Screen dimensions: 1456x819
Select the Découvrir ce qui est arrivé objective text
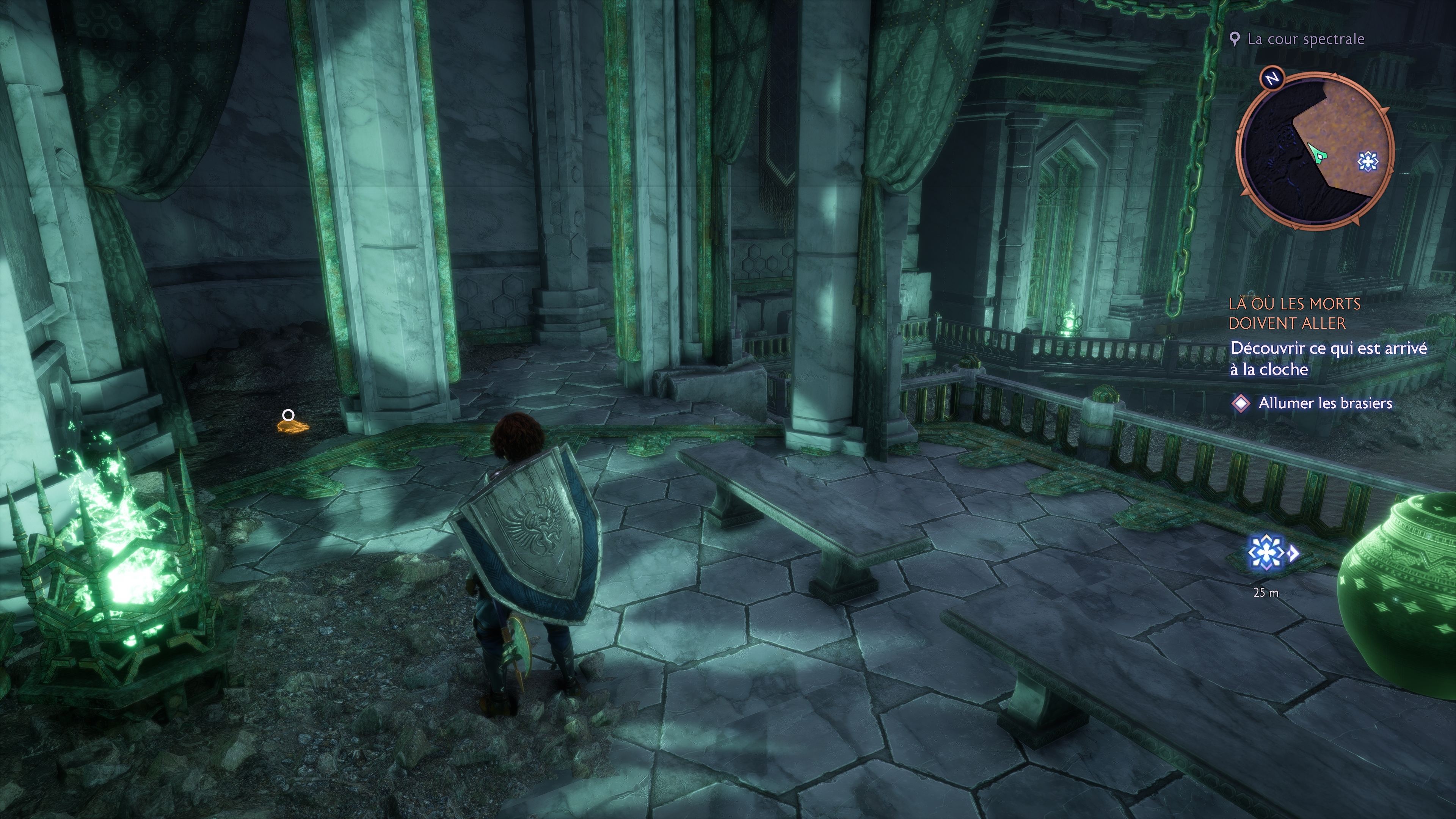point(1328,358)
